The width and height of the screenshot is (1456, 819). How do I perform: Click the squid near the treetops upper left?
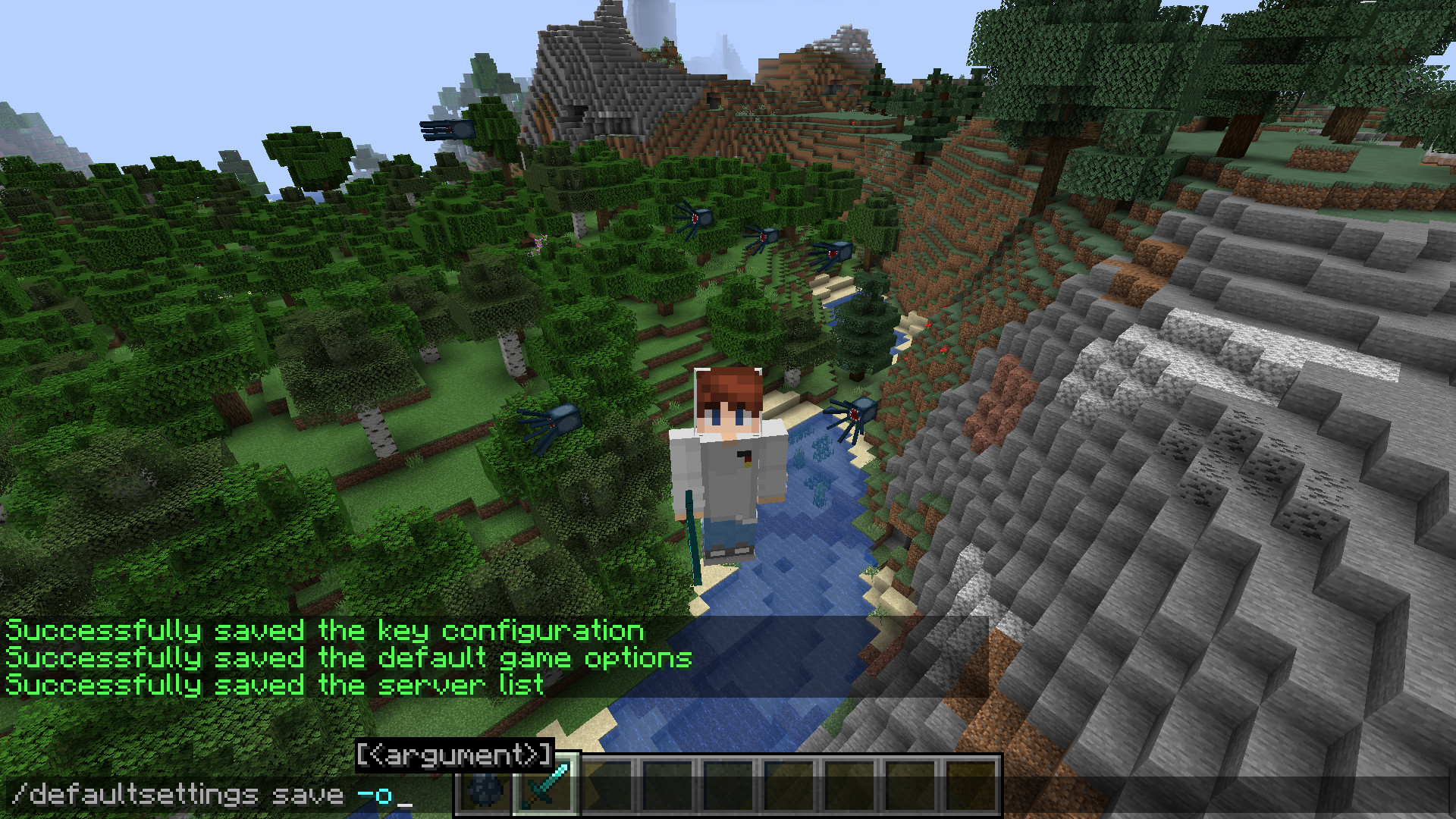[x=447, y=130]
